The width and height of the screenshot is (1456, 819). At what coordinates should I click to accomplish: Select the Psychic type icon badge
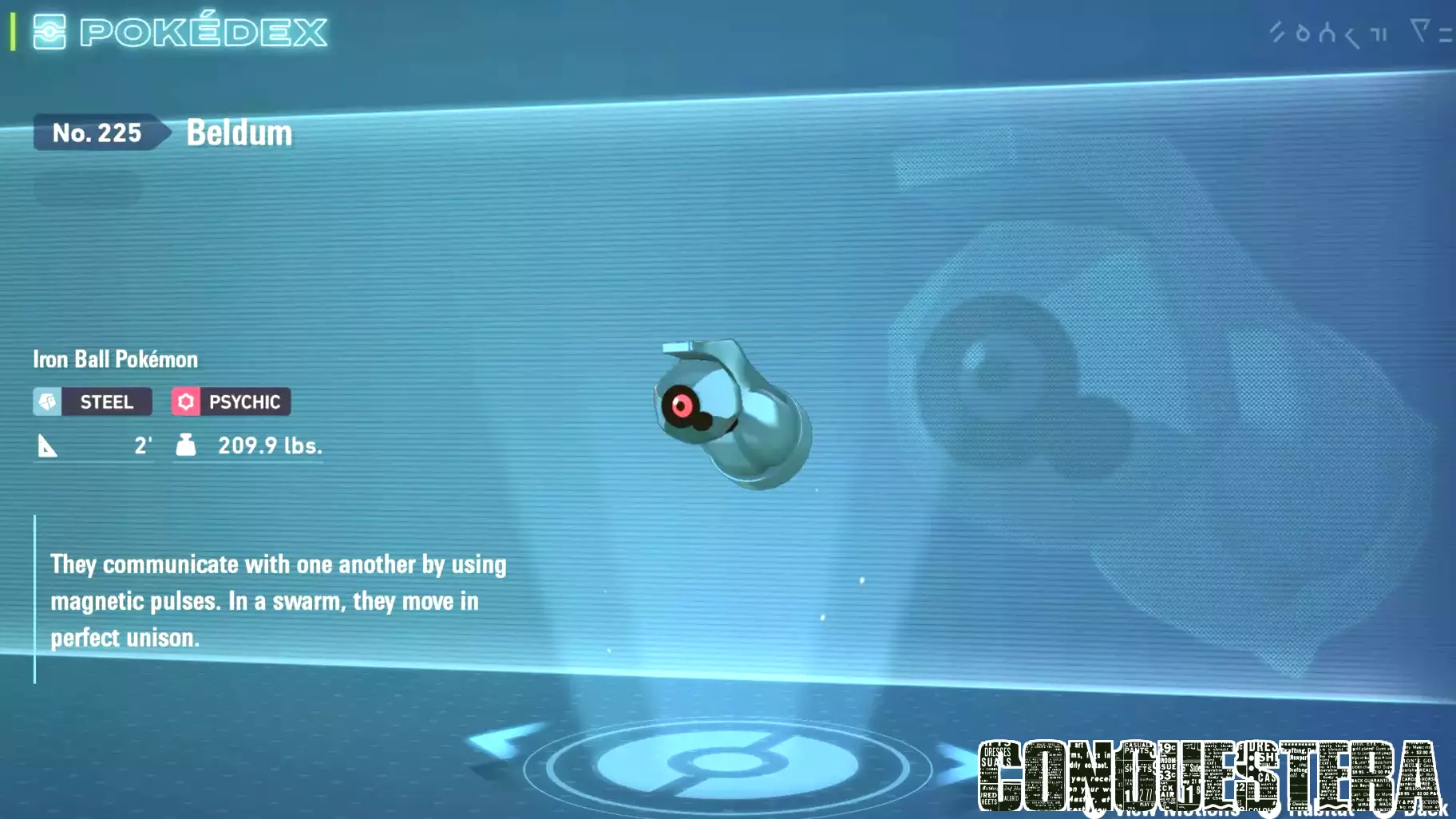(x=186, y=402)
